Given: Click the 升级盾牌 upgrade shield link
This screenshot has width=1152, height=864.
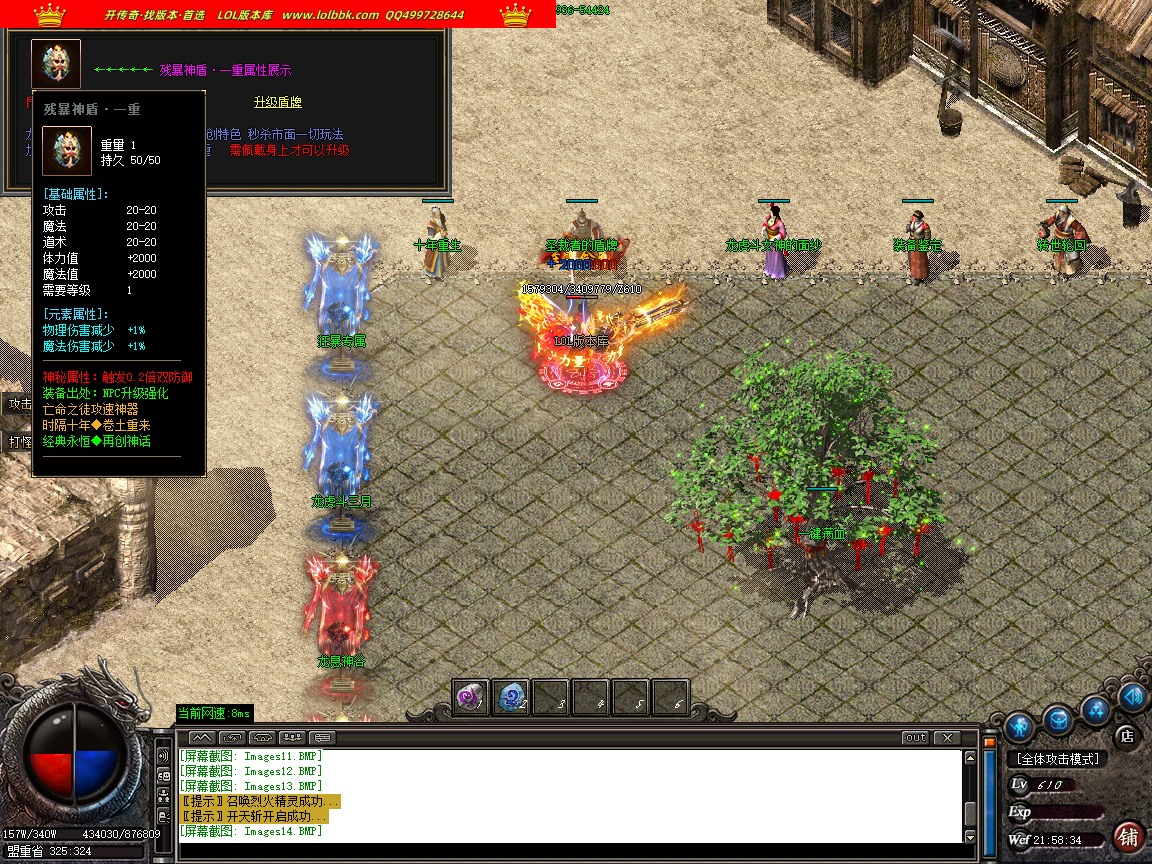Looking at the screenshot, I should point(277,102).
